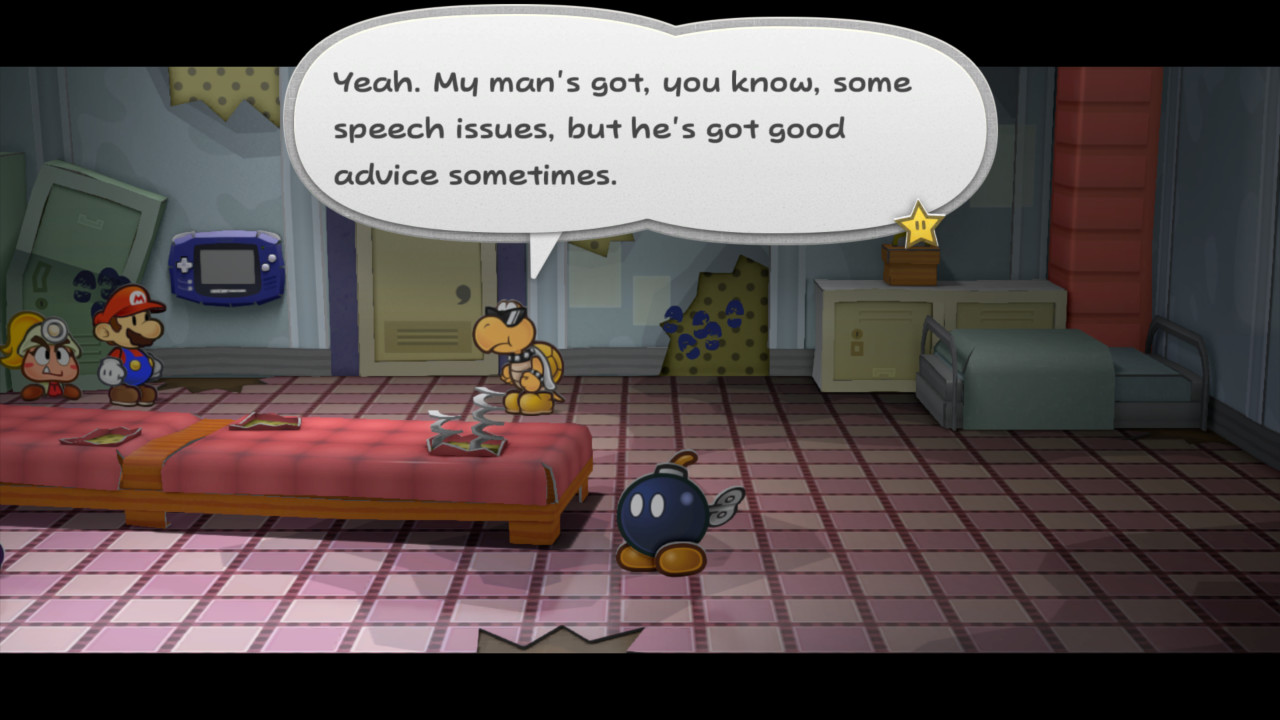1280x720 pixels.
Task: Click the wooden basket on the cabinet
Action: [910, 256]
